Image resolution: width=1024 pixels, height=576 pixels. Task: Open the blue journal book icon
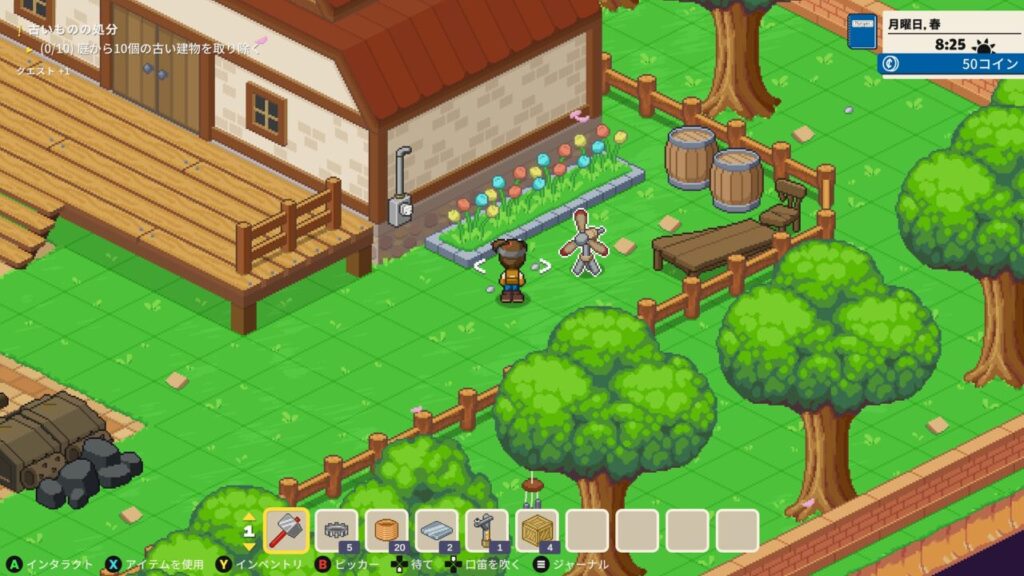pos(861,32)
